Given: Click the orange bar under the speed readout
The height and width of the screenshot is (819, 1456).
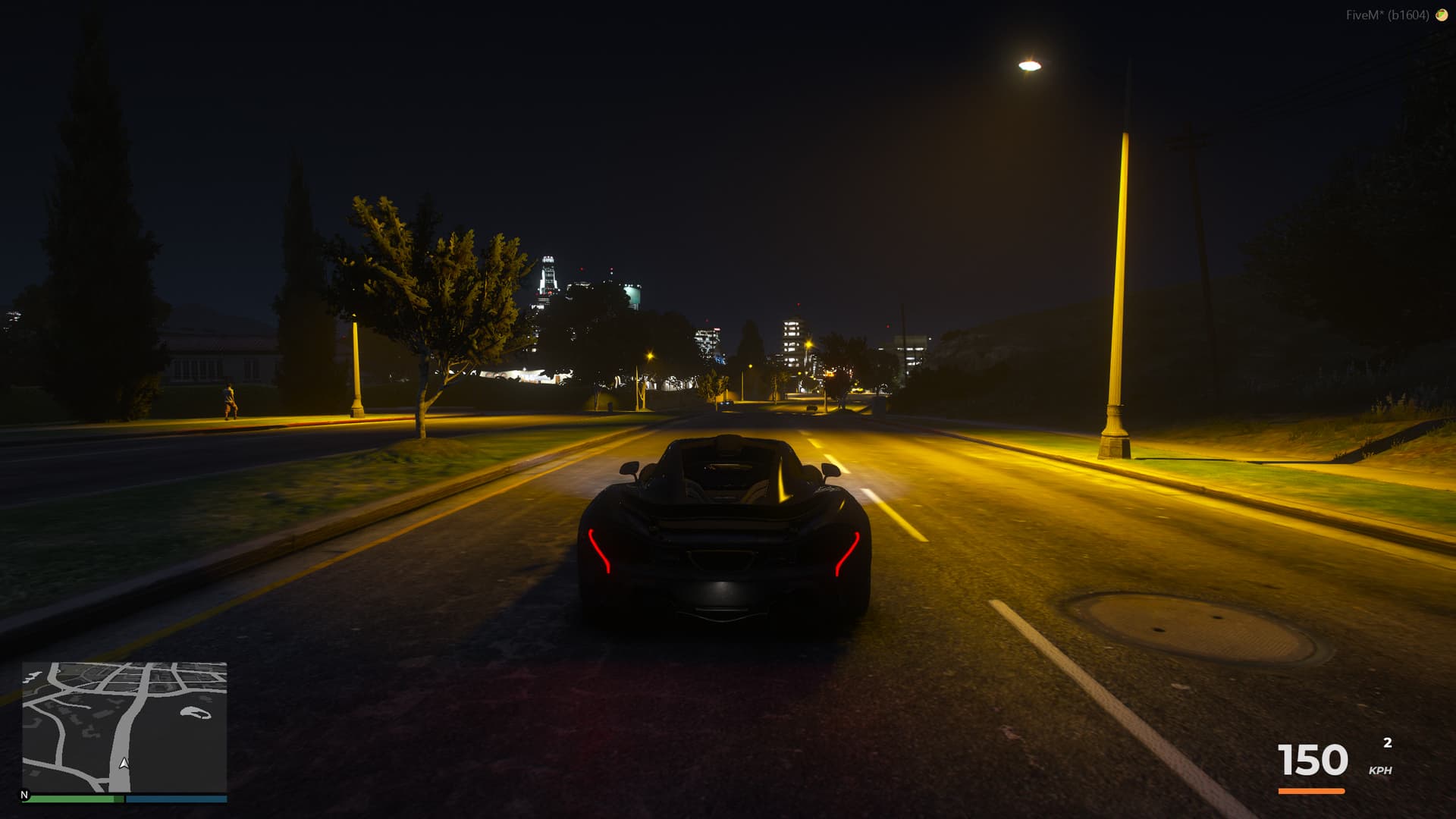Looking at the screenshot, I should [1313, 790].
